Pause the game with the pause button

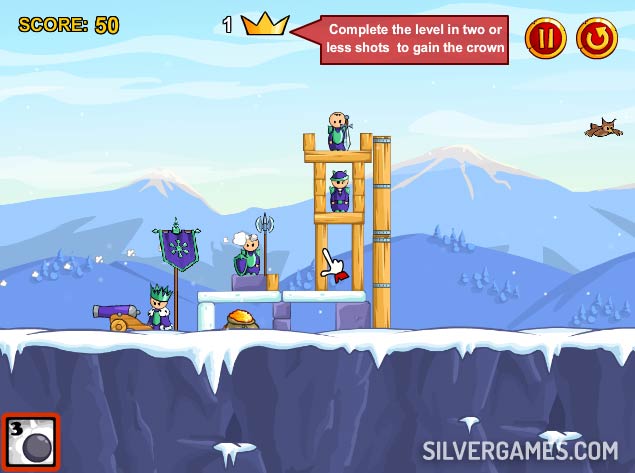(x=545, y=38)
